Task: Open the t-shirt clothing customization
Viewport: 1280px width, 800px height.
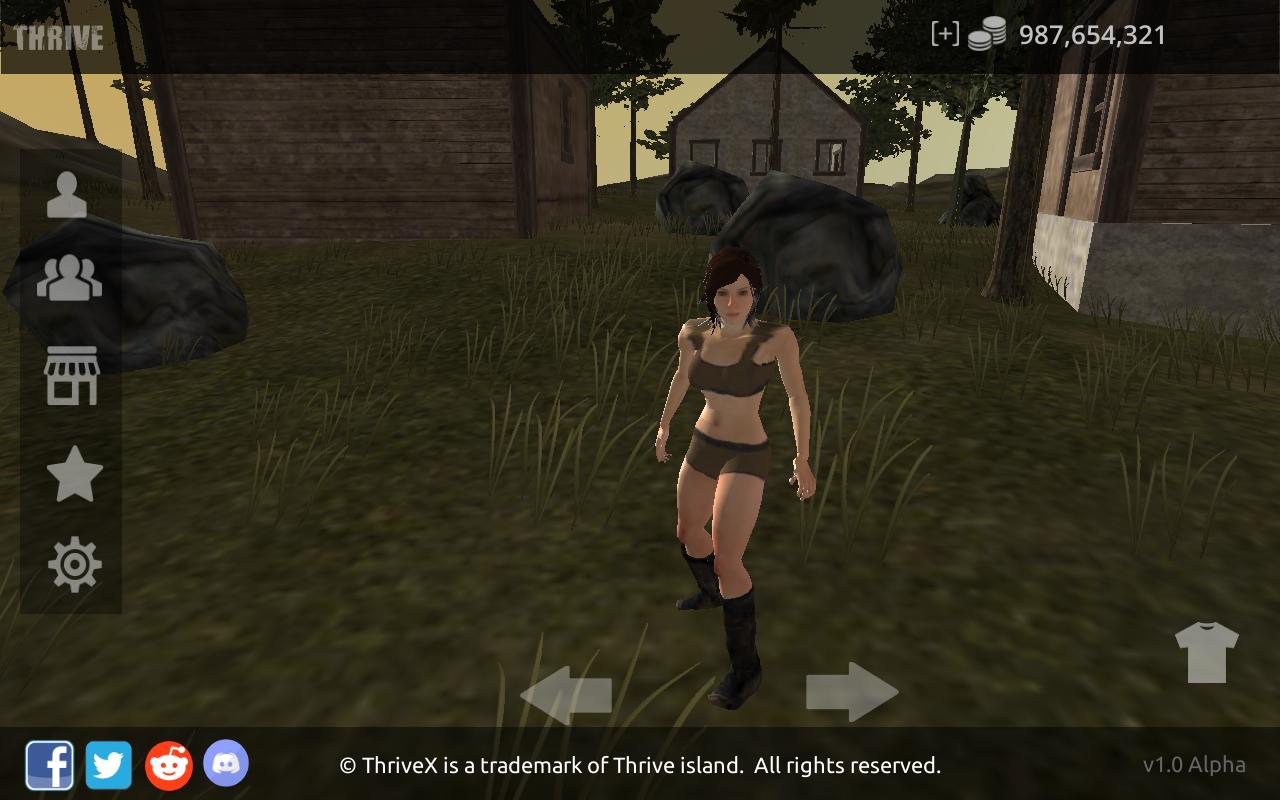Action: click(x=1206, y=652)
